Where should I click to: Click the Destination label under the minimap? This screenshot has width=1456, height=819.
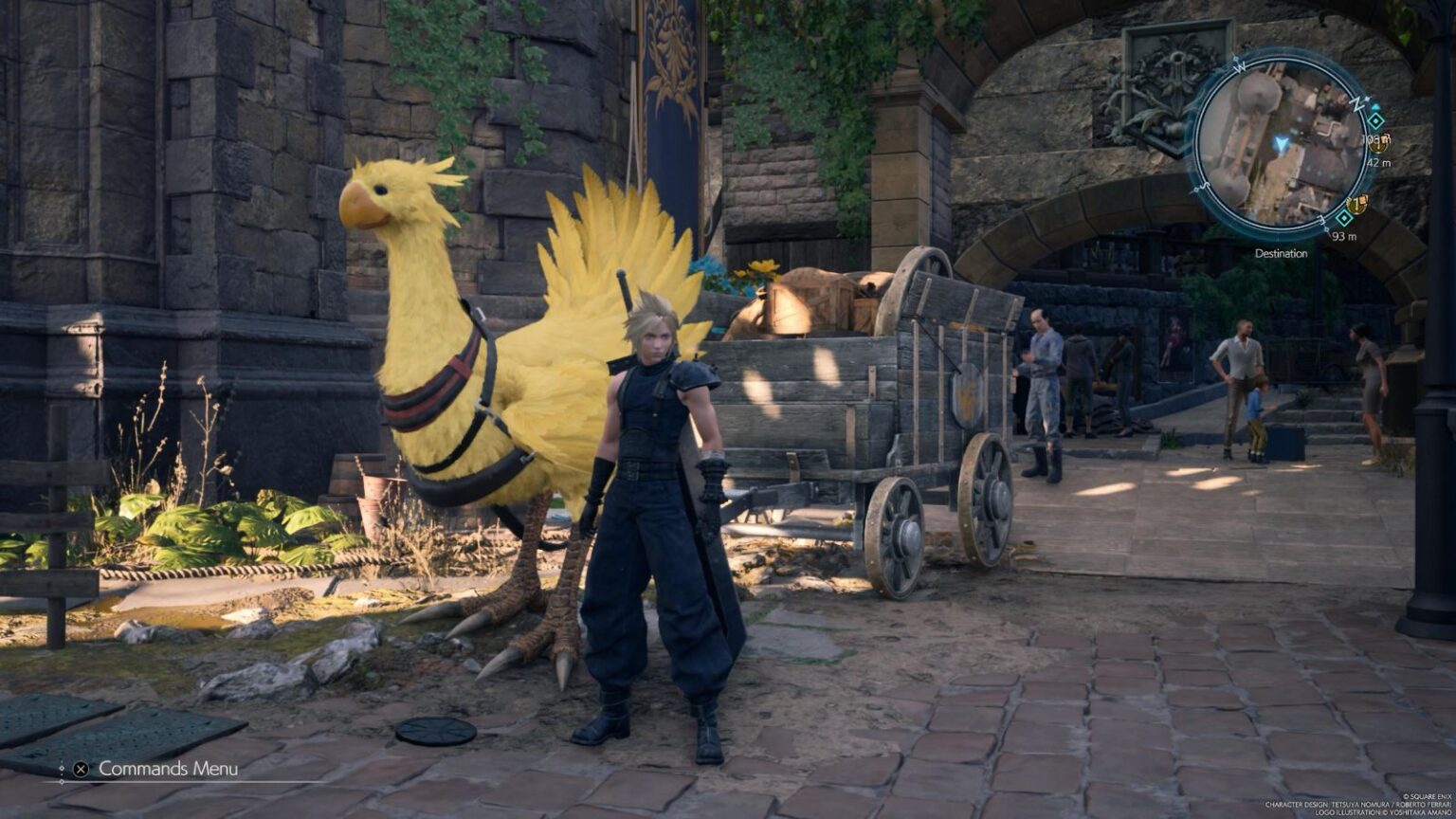(1282, 253)
